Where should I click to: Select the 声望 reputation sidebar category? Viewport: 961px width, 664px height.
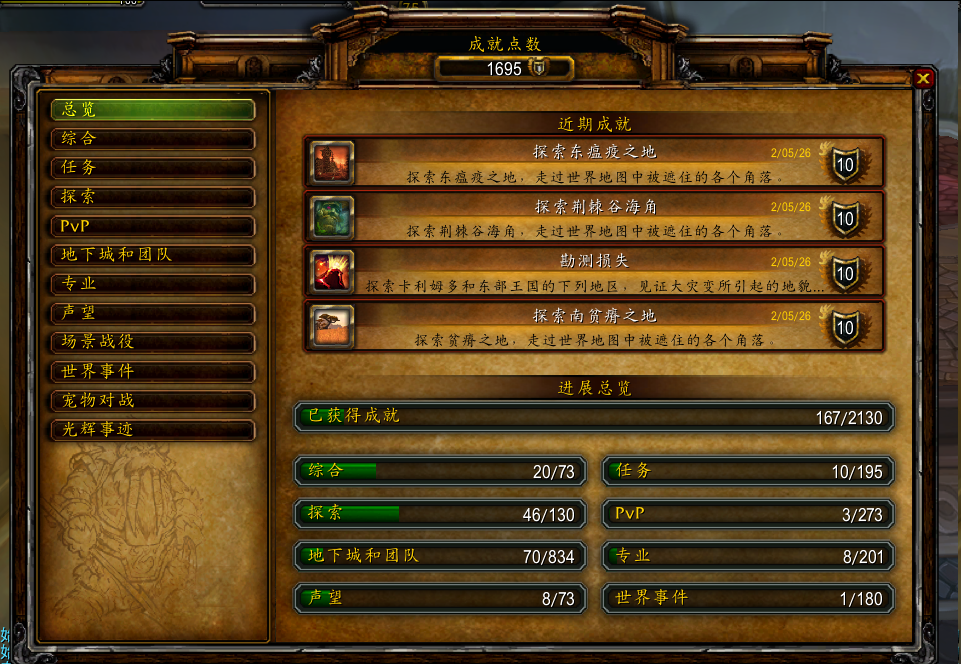click(x=153, y=312)
